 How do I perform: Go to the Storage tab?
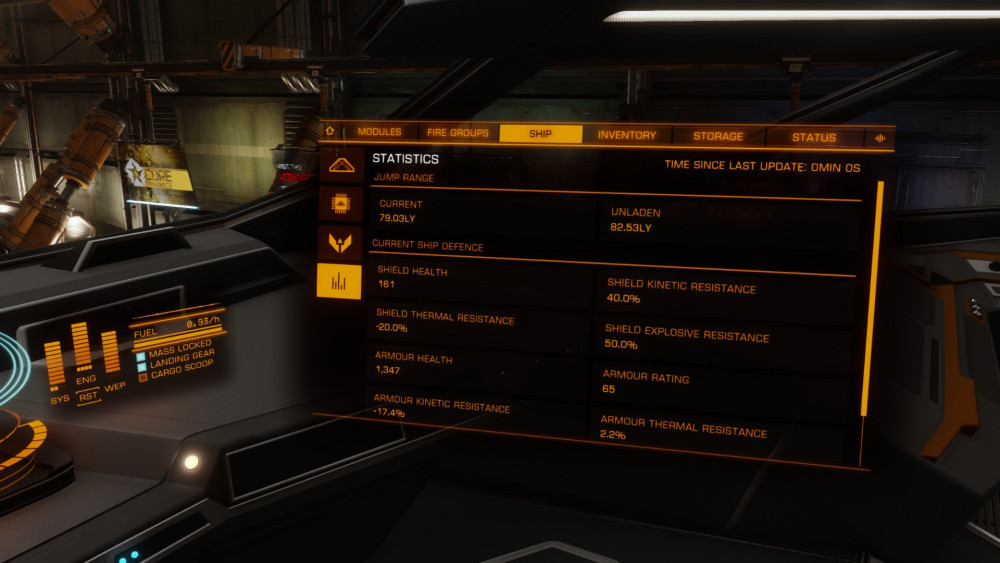[718, 136]
